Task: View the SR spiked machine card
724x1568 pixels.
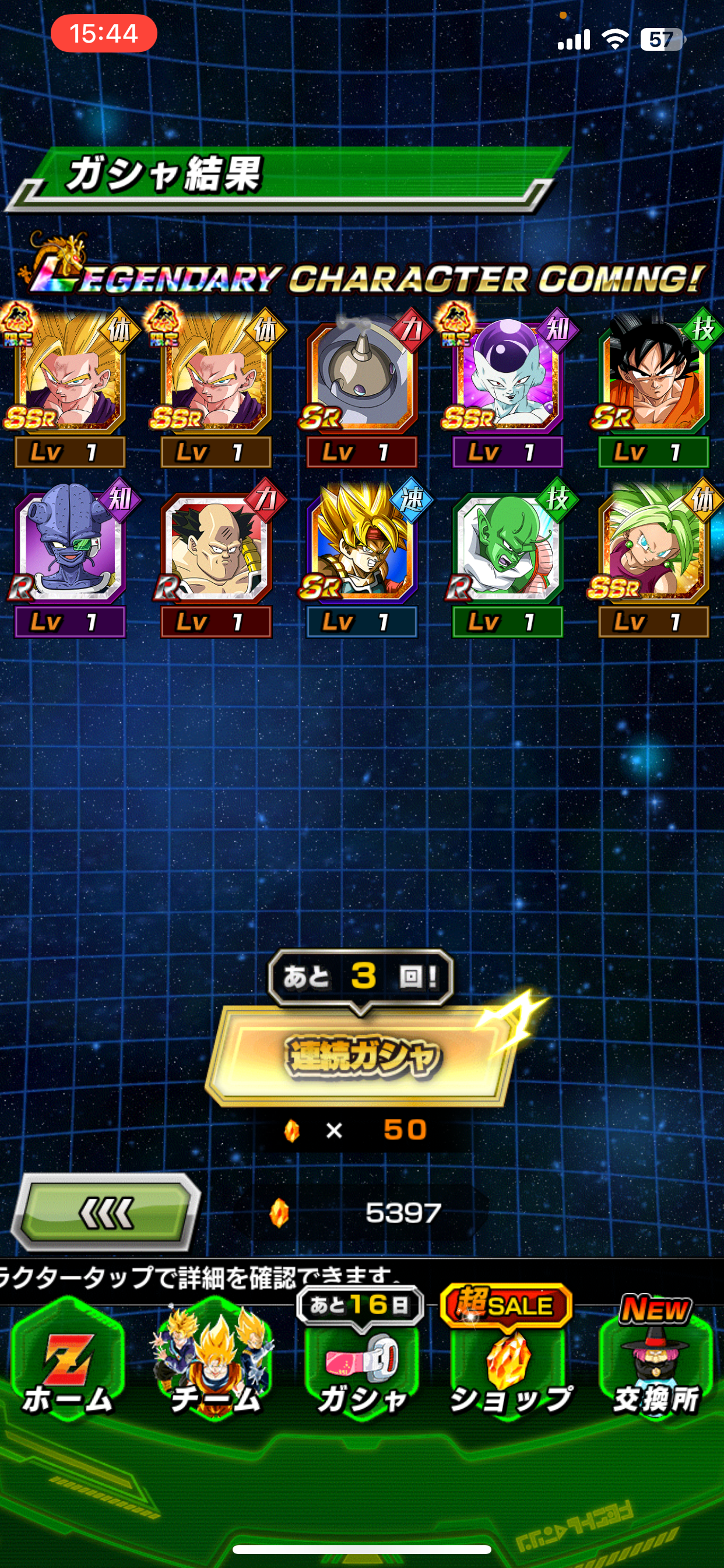Action: tap(361, 374)
